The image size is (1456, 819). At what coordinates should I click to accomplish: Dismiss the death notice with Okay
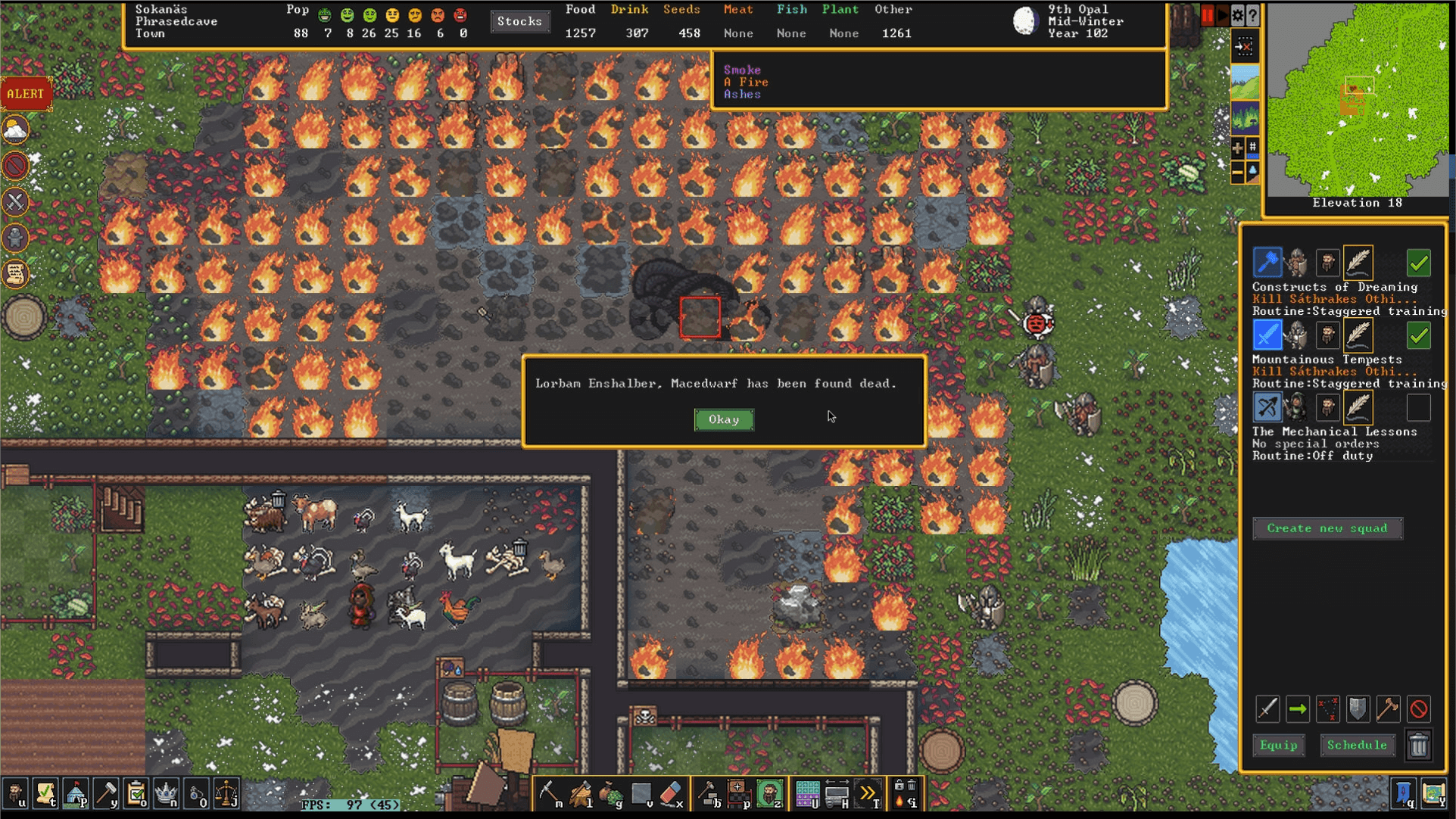coord(724,419)
